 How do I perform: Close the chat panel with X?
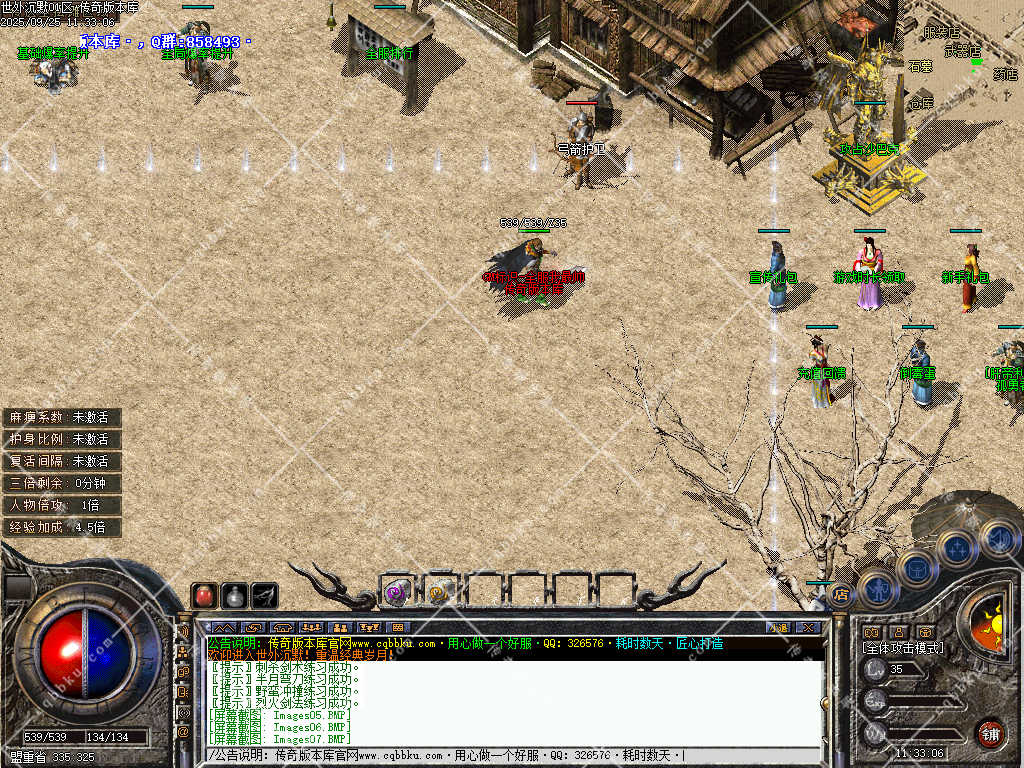808,627
